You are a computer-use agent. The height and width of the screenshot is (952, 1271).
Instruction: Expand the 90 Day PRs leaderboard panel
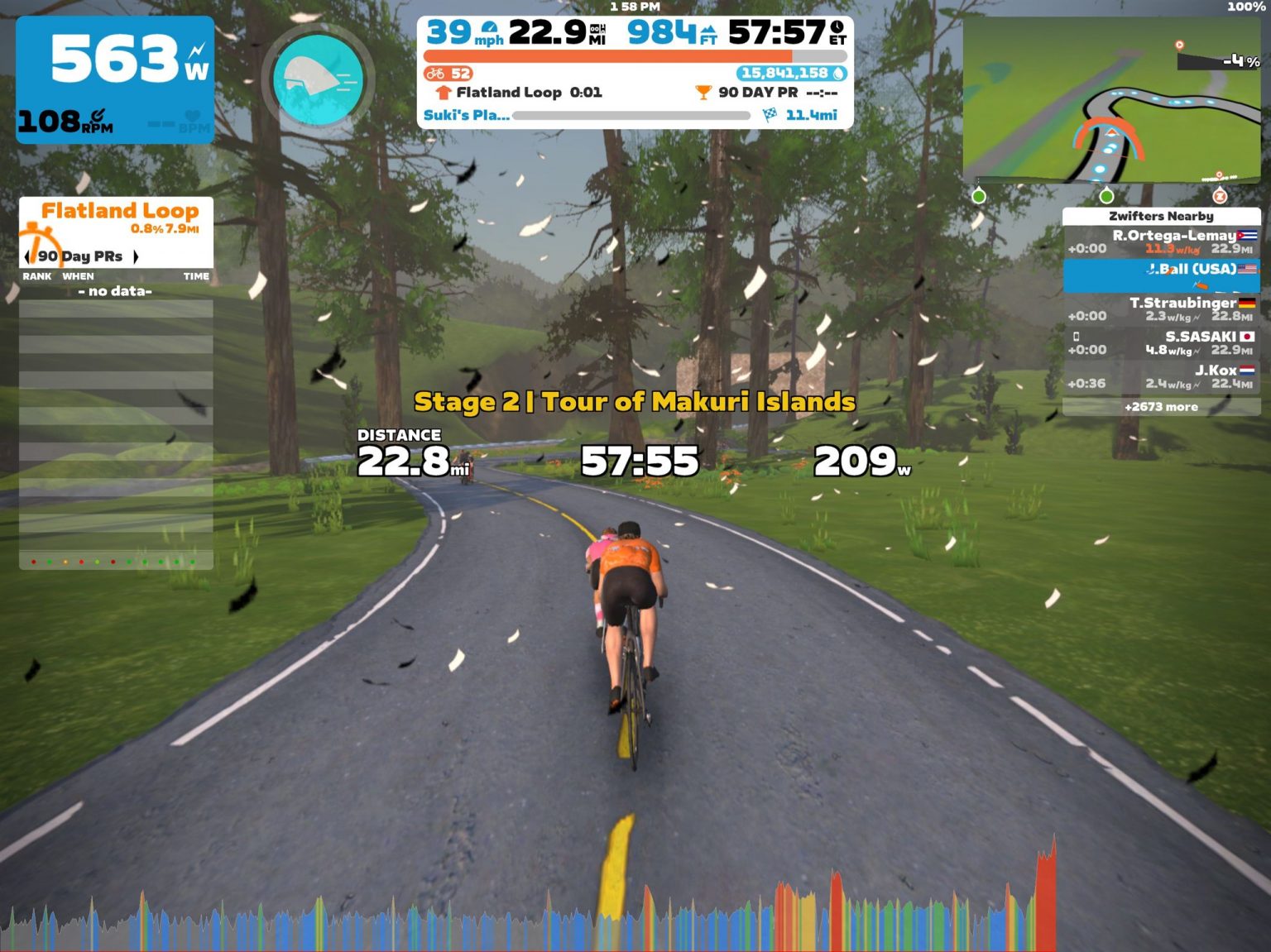[x=81, y=256]
